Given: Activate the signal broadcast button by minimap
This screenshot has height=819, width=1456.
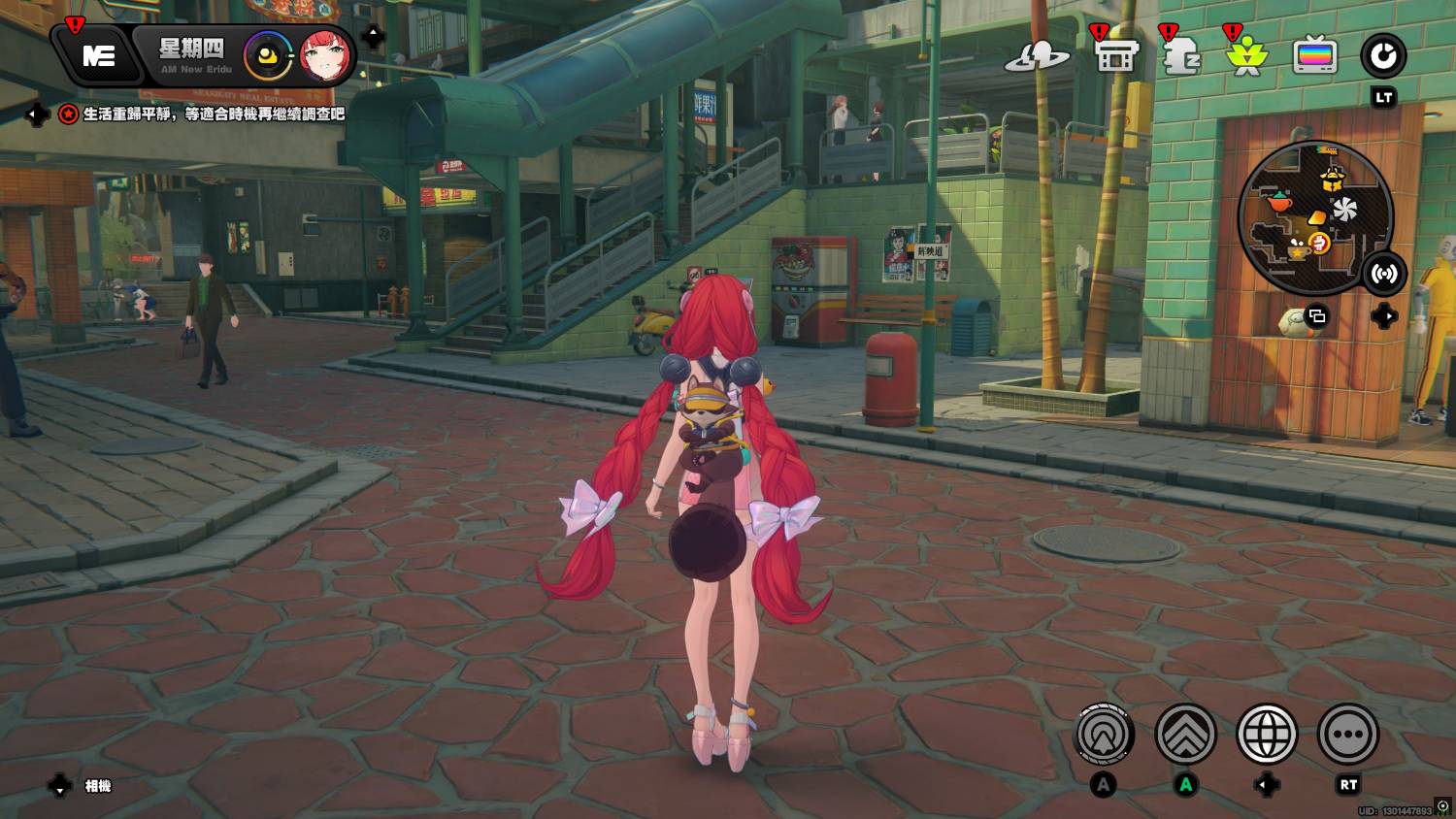Looking at the screenshot, I should point(1383,275).
